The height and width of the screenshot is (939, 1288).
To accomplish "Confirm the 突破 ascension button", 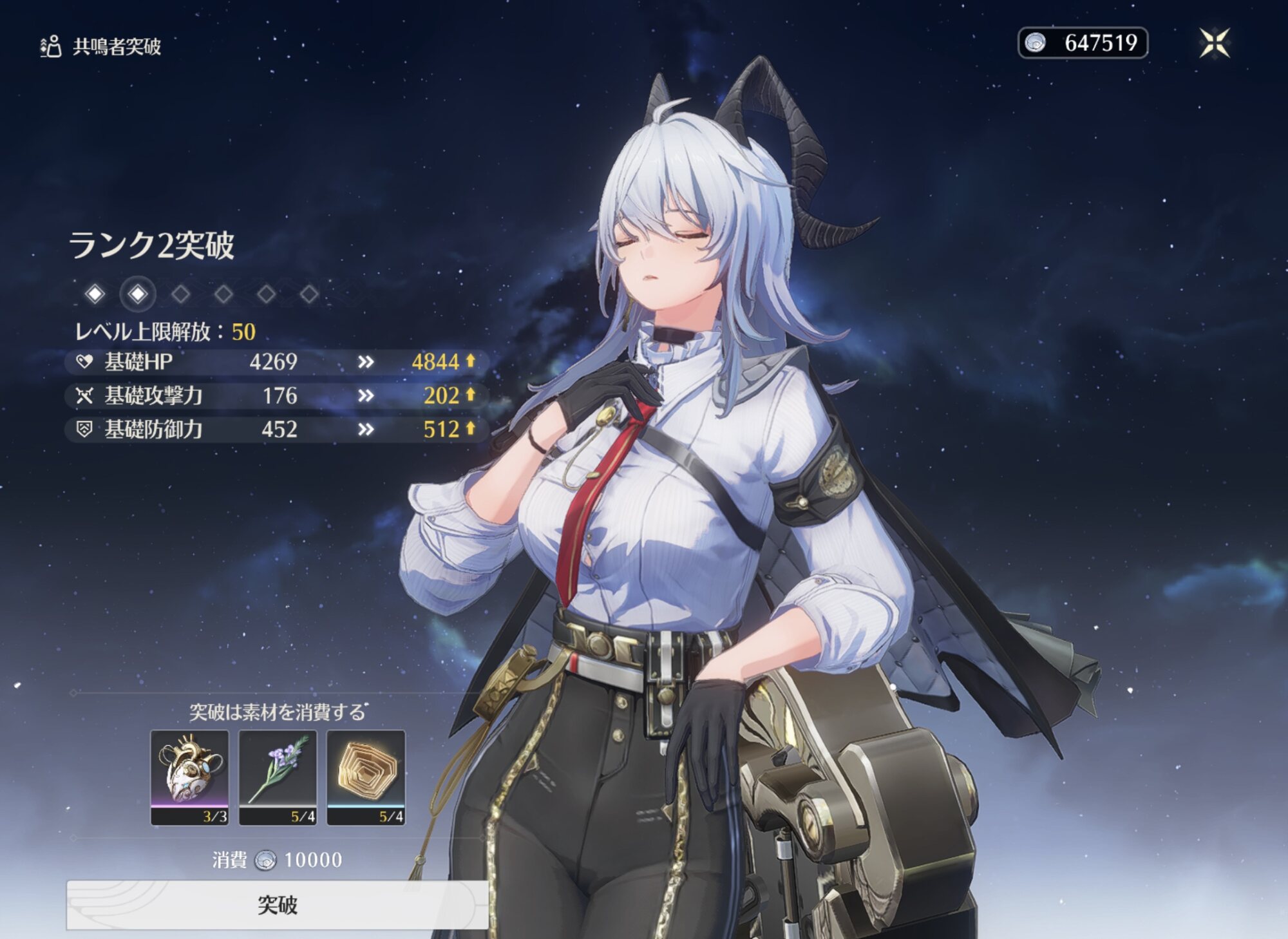I will [277, 905].
